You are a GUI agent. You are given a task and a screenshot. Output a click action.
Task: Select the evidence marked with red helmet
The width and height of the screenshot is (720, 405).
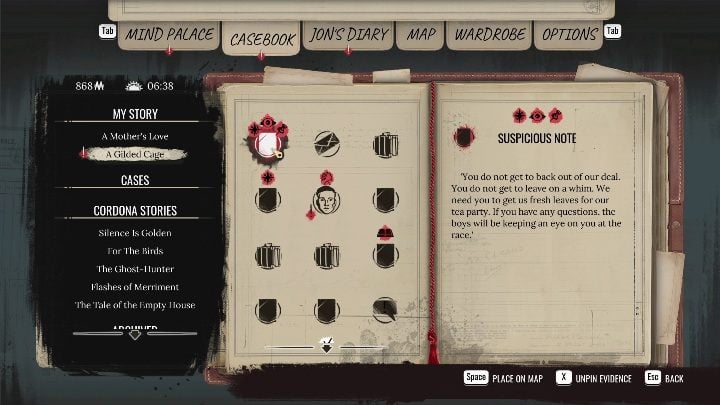click(386, 254)
